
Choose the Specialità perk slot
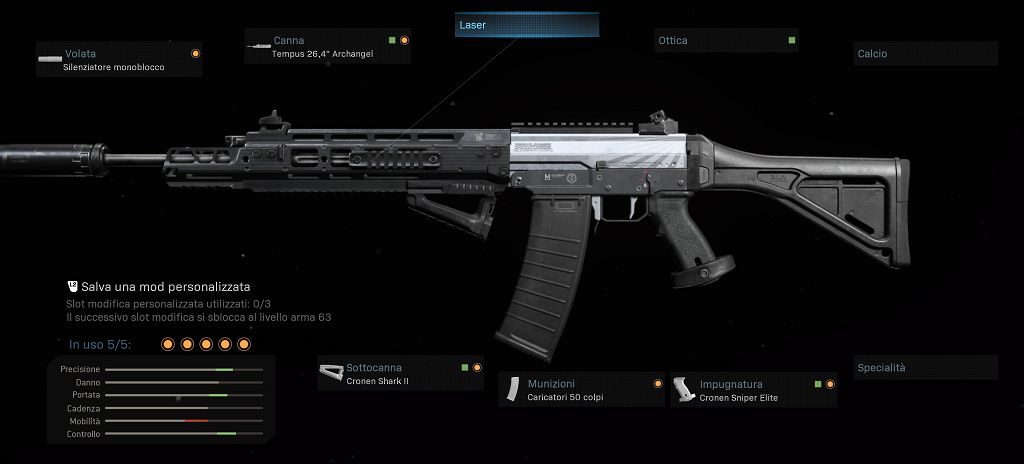click(926, 368)
